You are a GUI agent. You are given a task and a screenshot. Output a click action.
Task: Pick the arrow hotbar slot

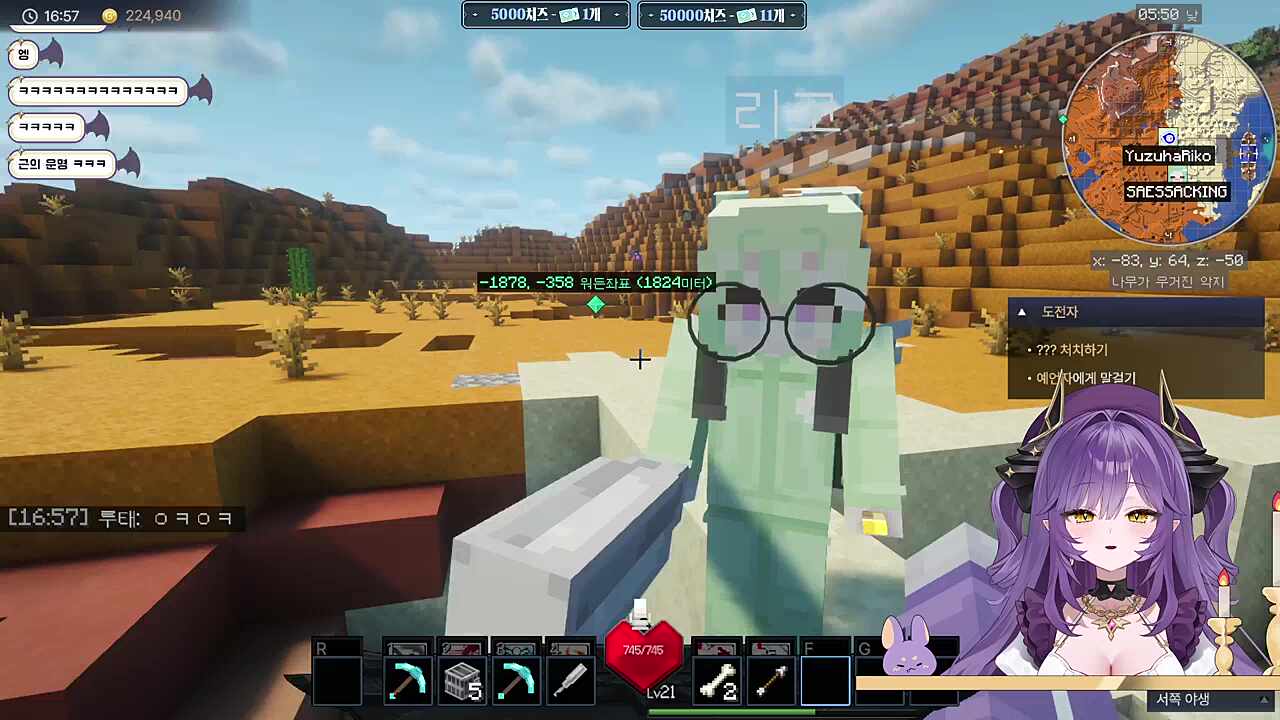pos(770,682)
